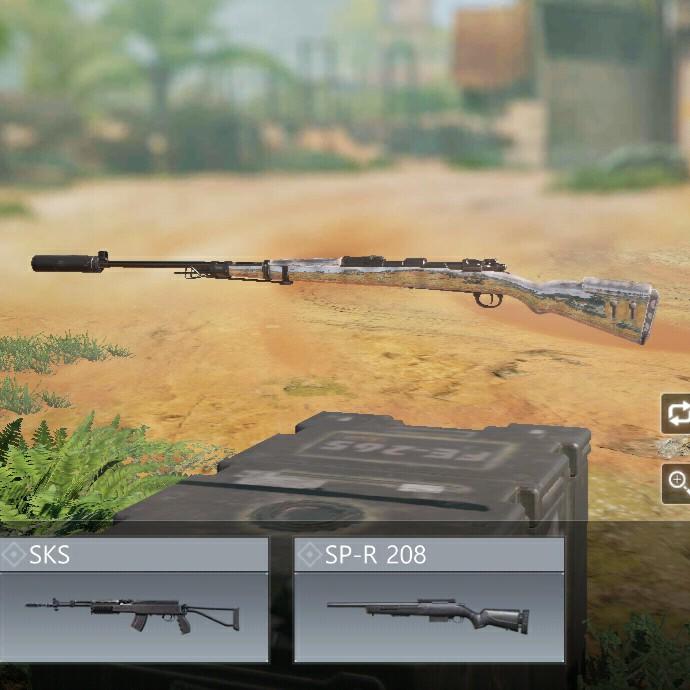
Task: Select the SKS weapon card
Action: point(133,600)
